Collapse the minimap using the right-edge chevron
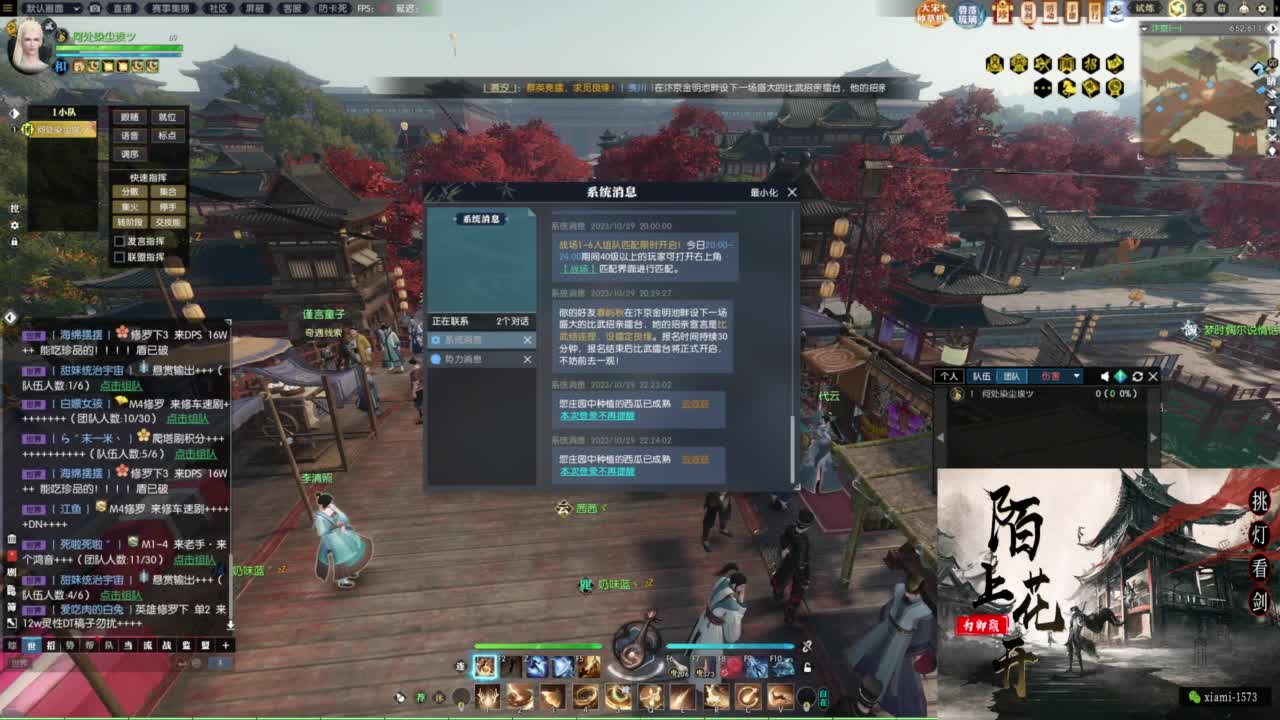1280x720 pixels. pyautogui.click(x=1272, y=28)
